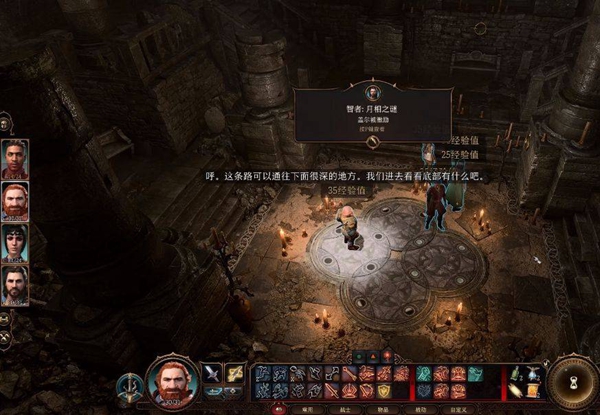
Task: Select the ranged weapon slot
Action: [x=235, y=373]
